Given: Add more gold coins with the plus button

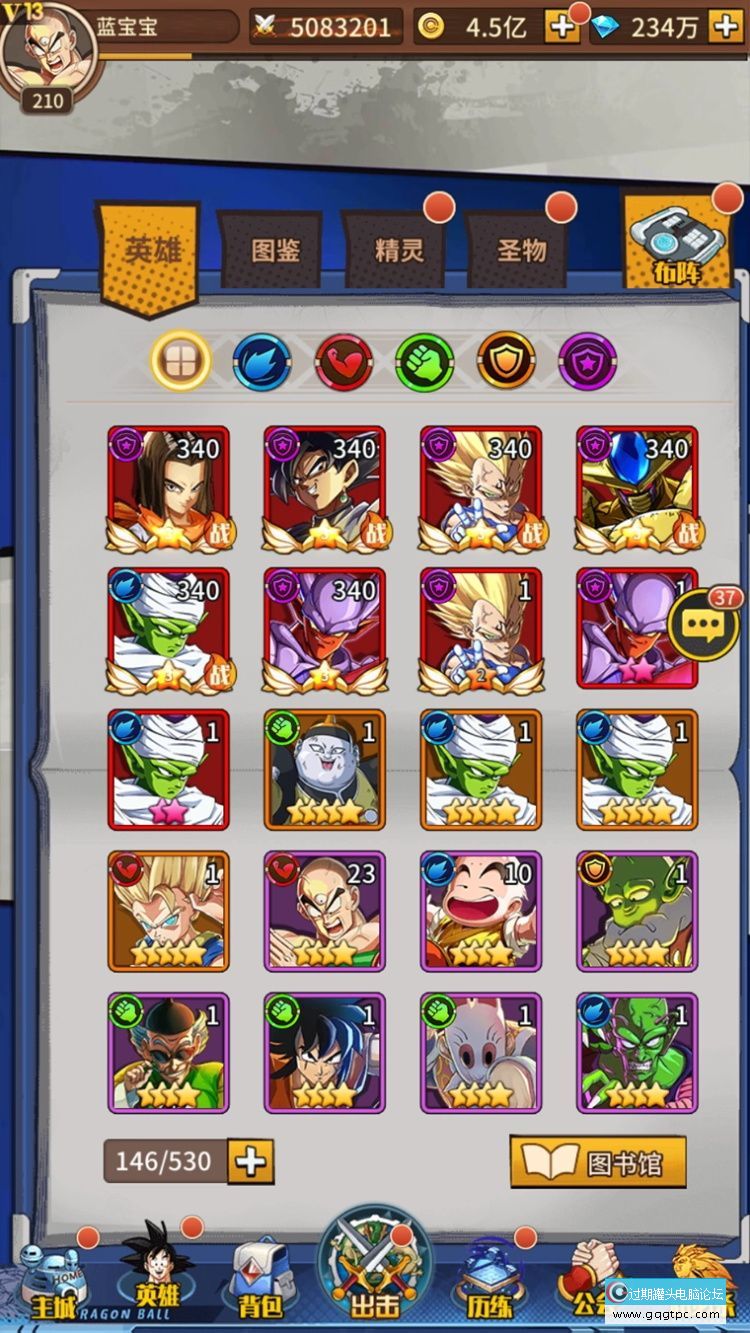Looking at the screenshot, I should [561, 27].
